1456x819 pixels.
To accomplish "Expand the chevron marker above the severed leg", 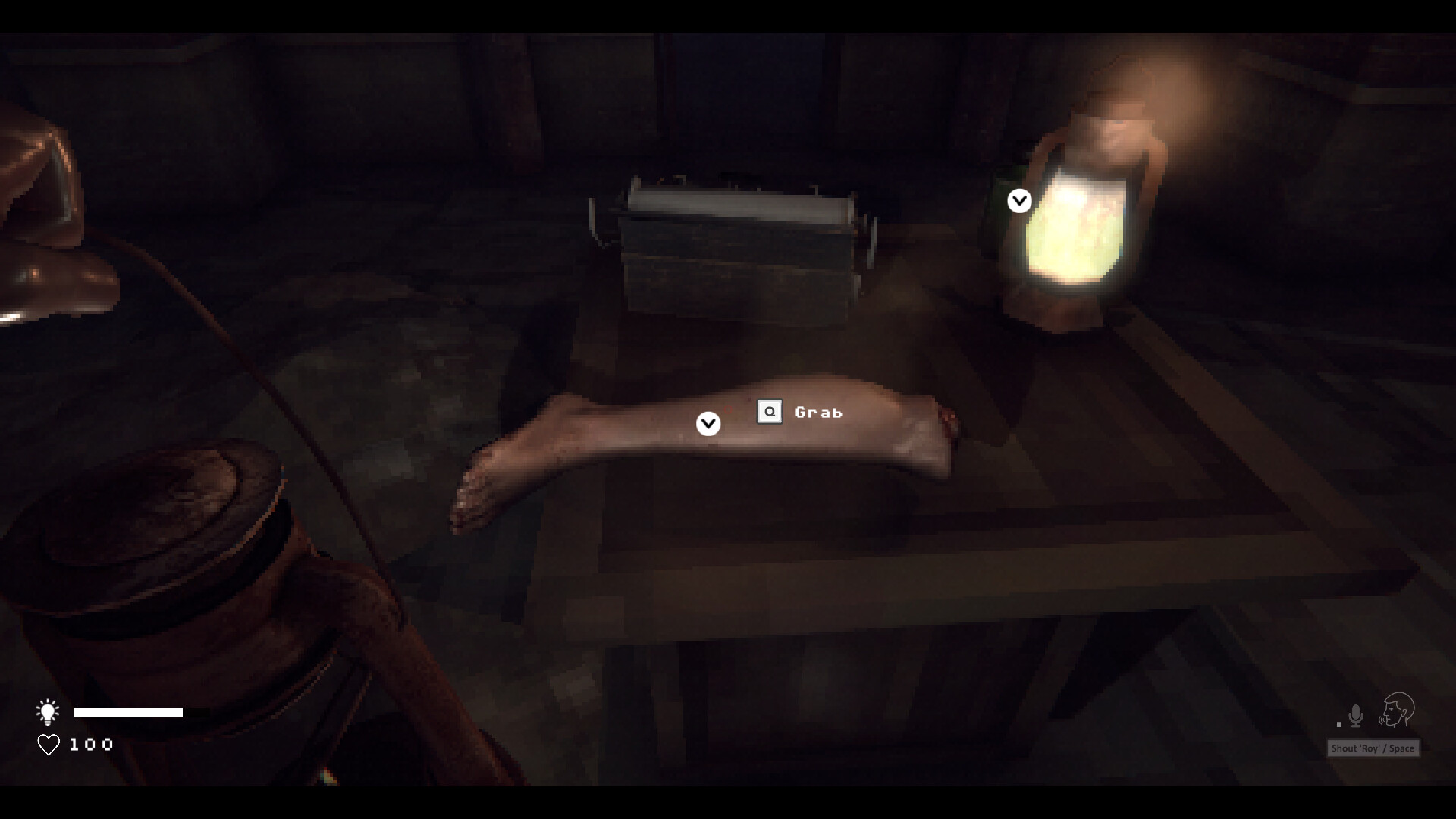I will (708, 423).
